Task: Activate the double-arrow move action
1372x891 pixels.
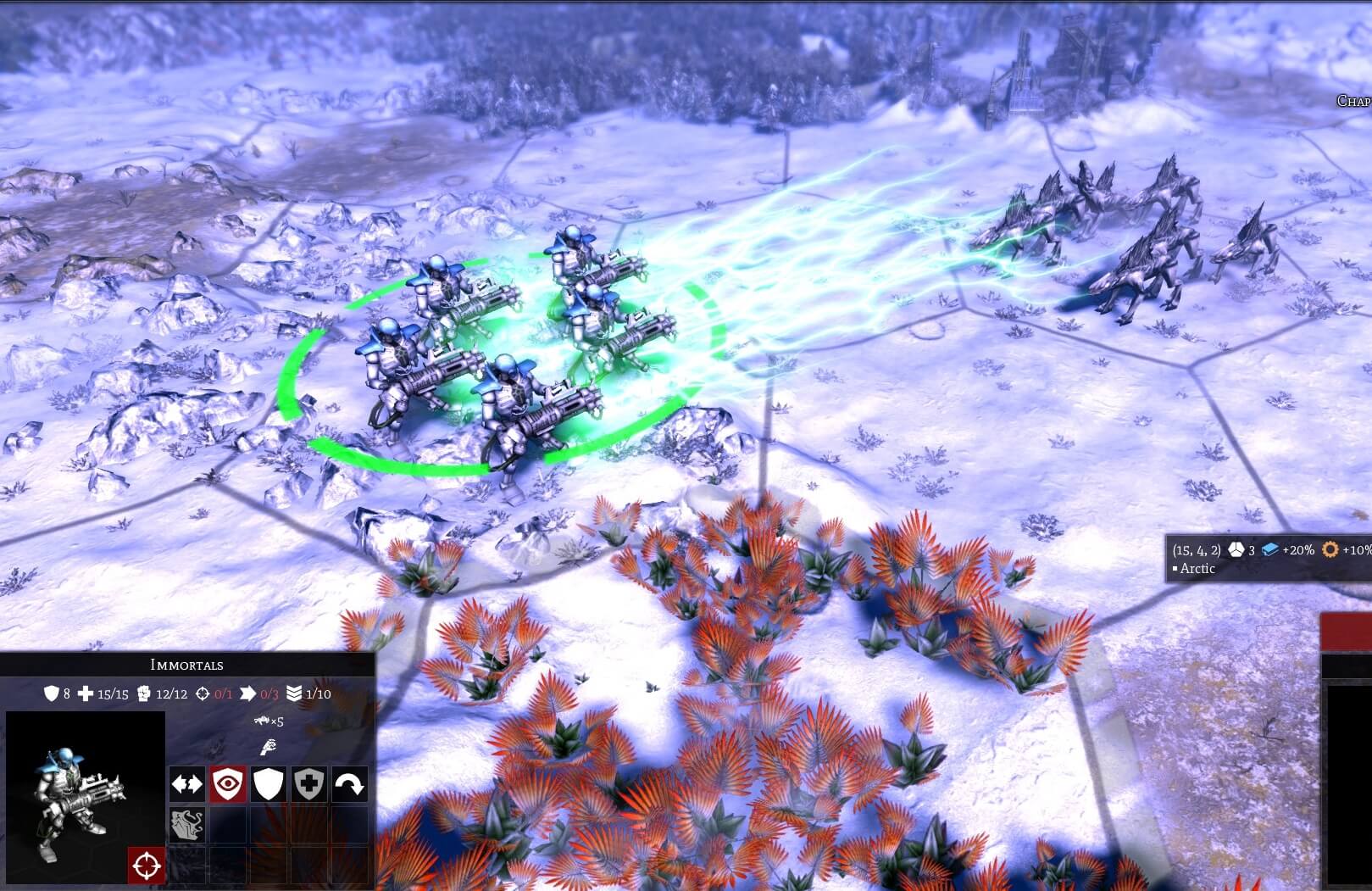Action: 187,784
